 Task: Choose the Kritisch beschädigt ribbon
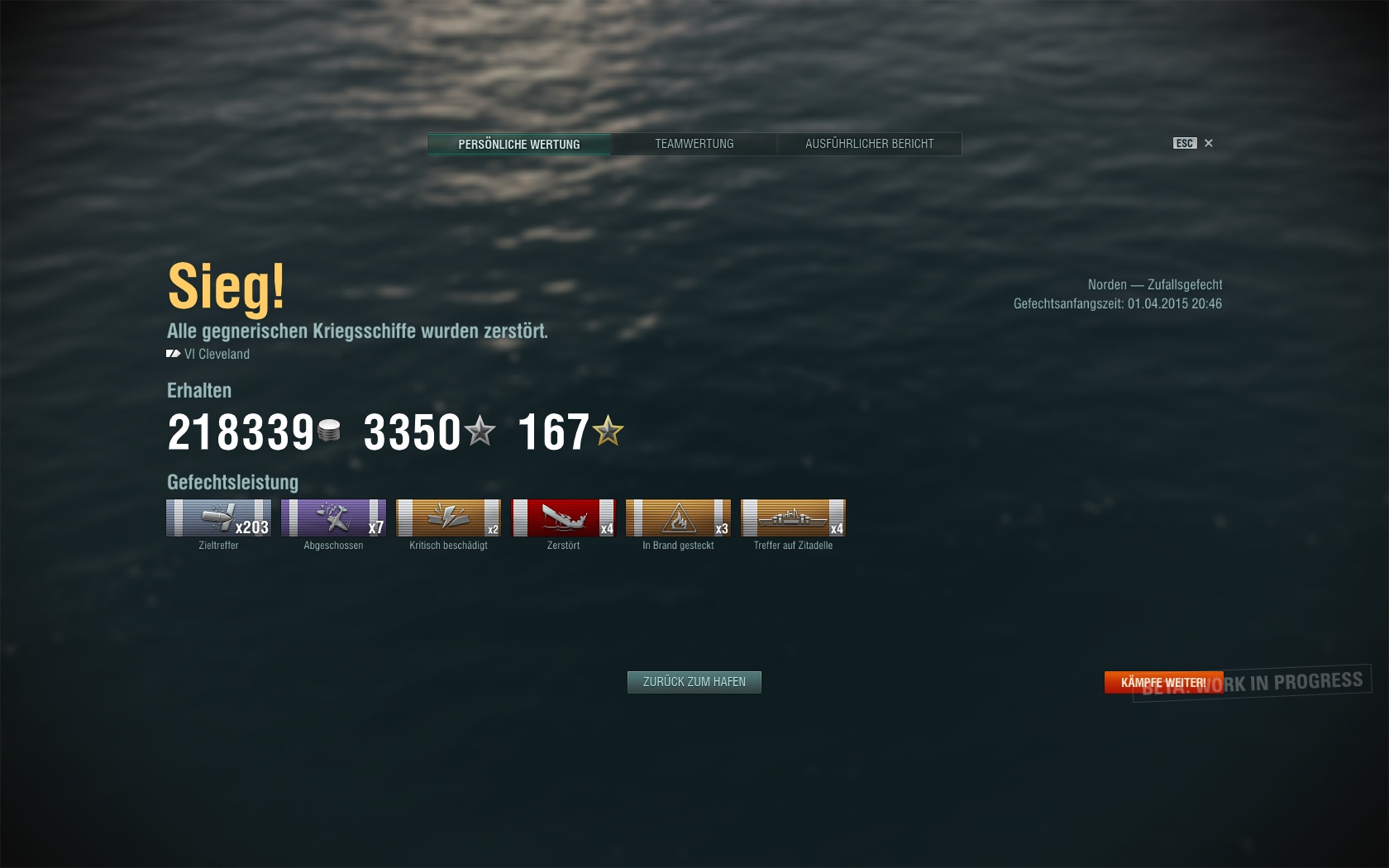click(x=448, y=518)
